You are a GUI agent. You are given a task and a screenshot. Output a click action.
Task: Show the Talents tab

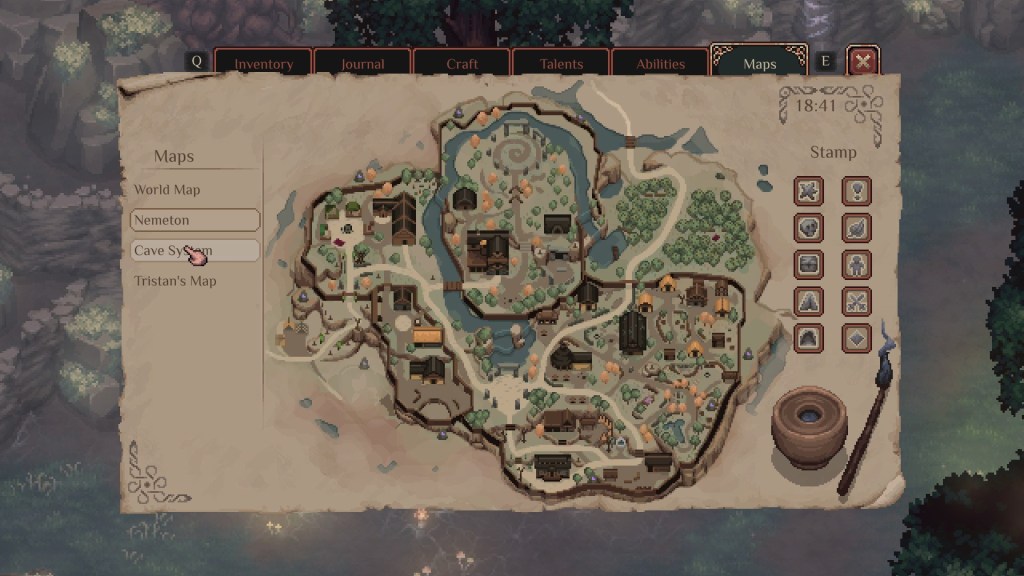(x=561, y=63)
